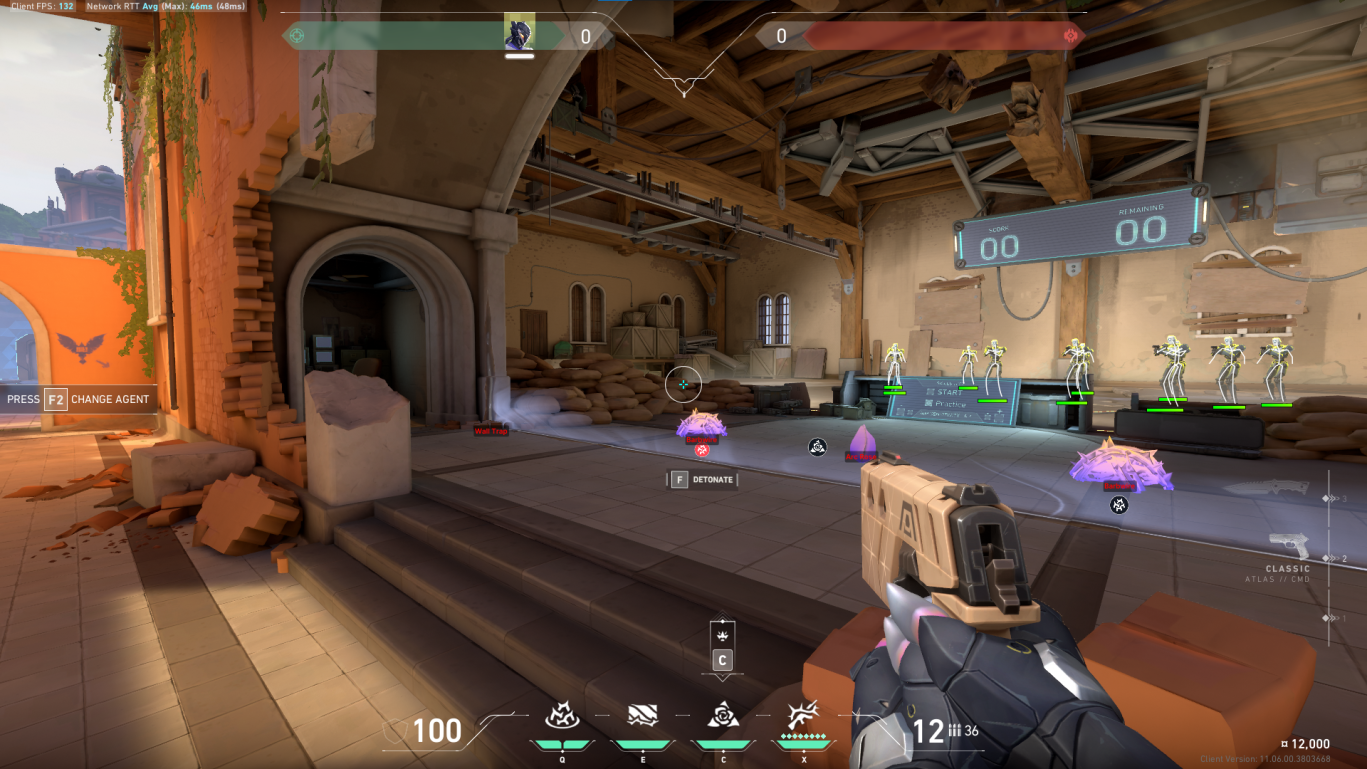Select the Shear wall ability icon
Screen dimensions: 1367x769
pos(642,716)
